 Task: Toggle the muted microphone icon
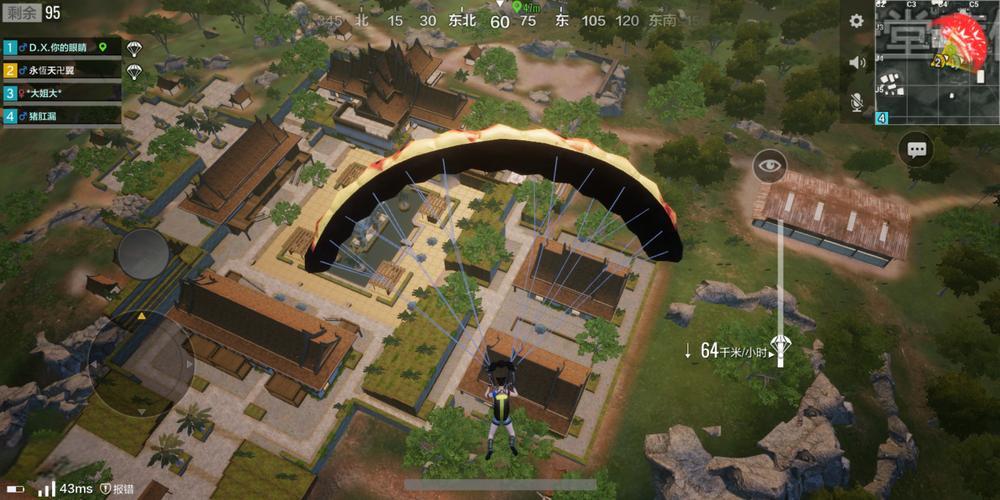pyautogui.click(x=856, y=101)
